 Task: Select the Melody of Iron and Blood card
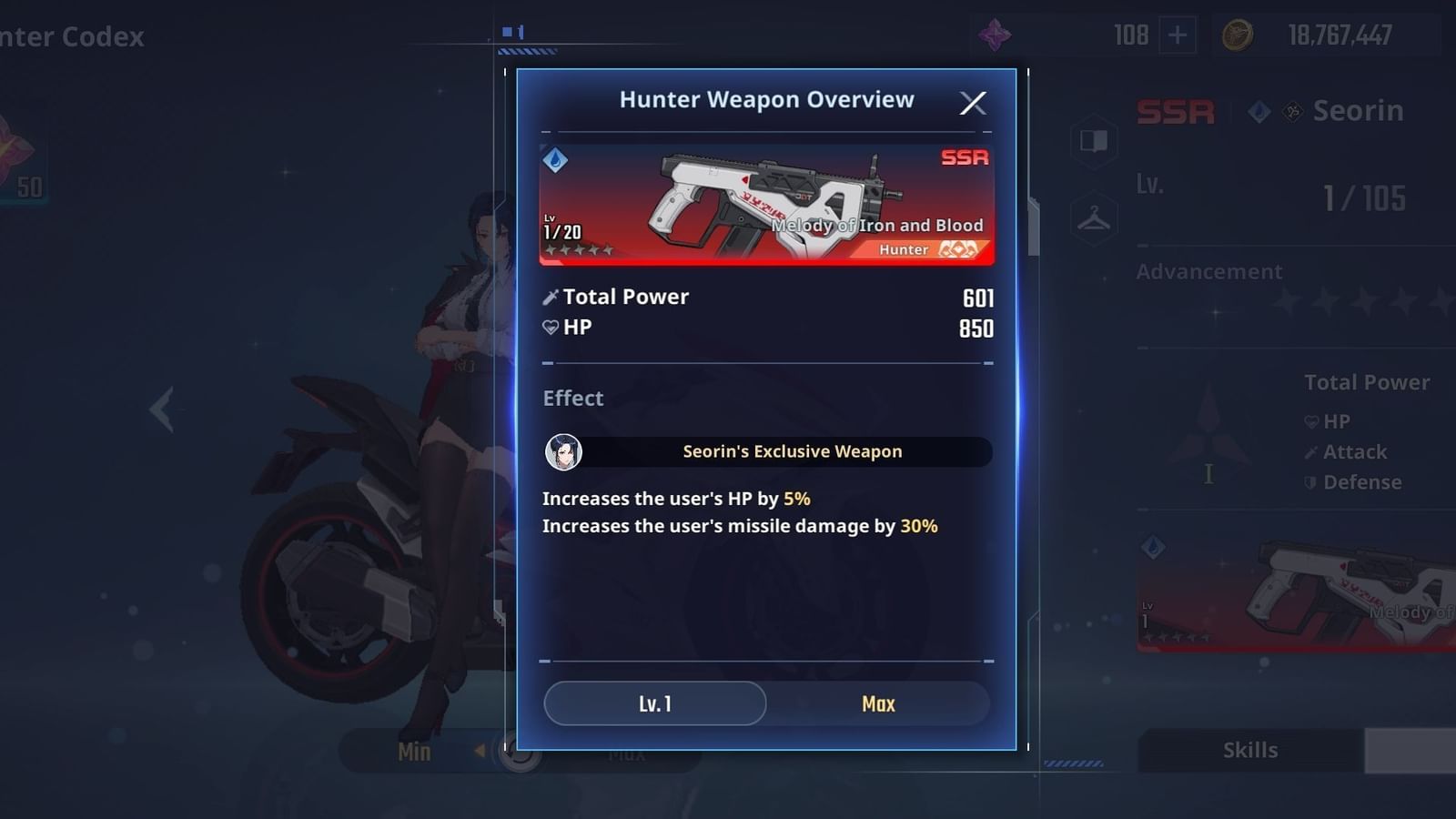(766, 205)
